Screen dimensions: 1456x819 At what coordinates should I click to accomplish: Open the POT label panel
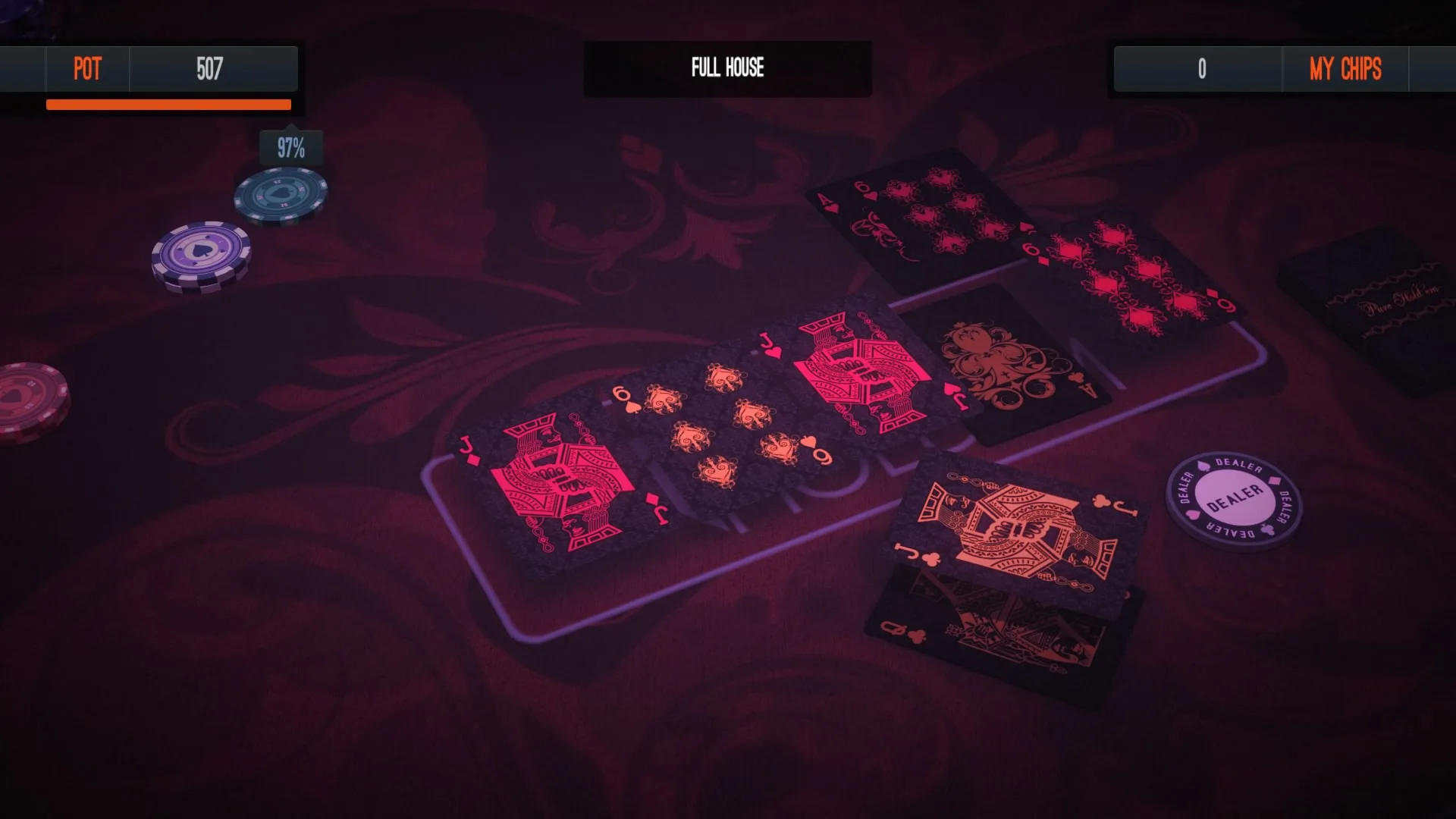pos(86,69)
